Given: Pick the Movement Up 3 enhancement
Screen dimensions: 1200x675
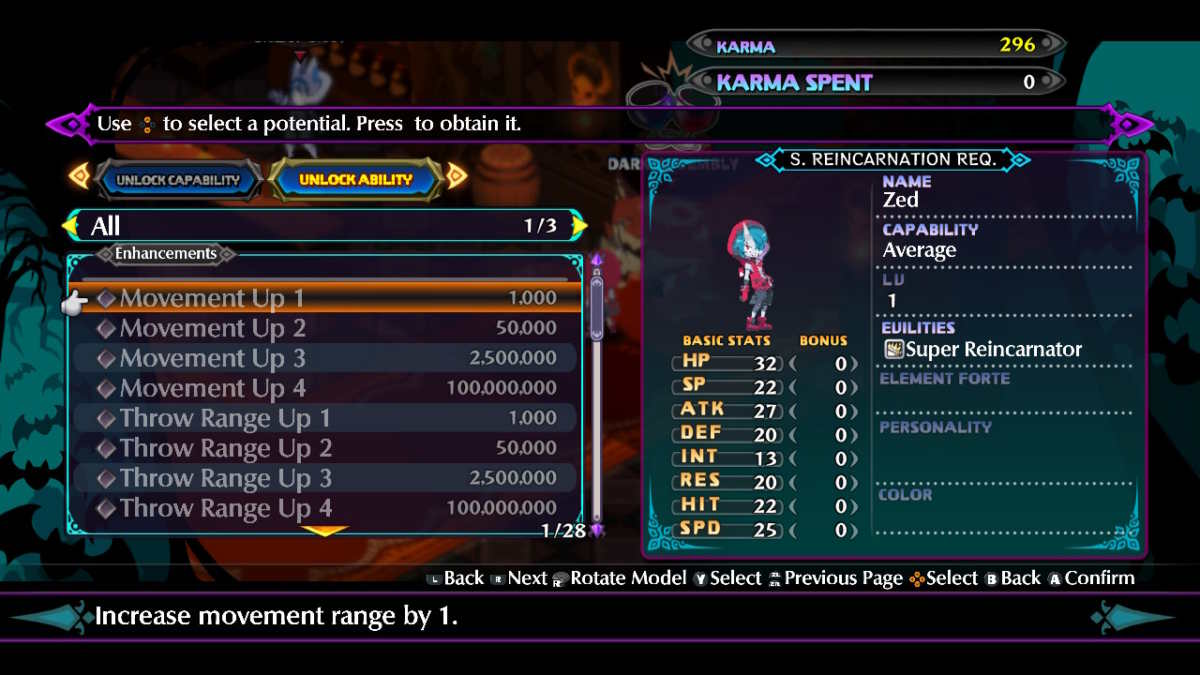Looking at the screenshot, I should click(326, 358).
